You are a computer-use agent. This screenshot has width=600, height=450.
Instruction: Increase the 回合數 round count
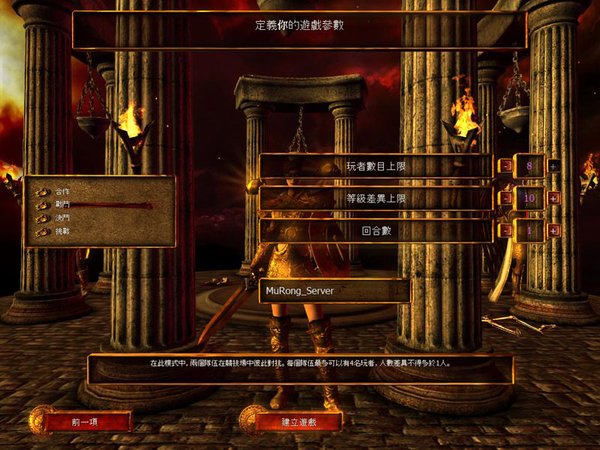(x=553, y=230)
